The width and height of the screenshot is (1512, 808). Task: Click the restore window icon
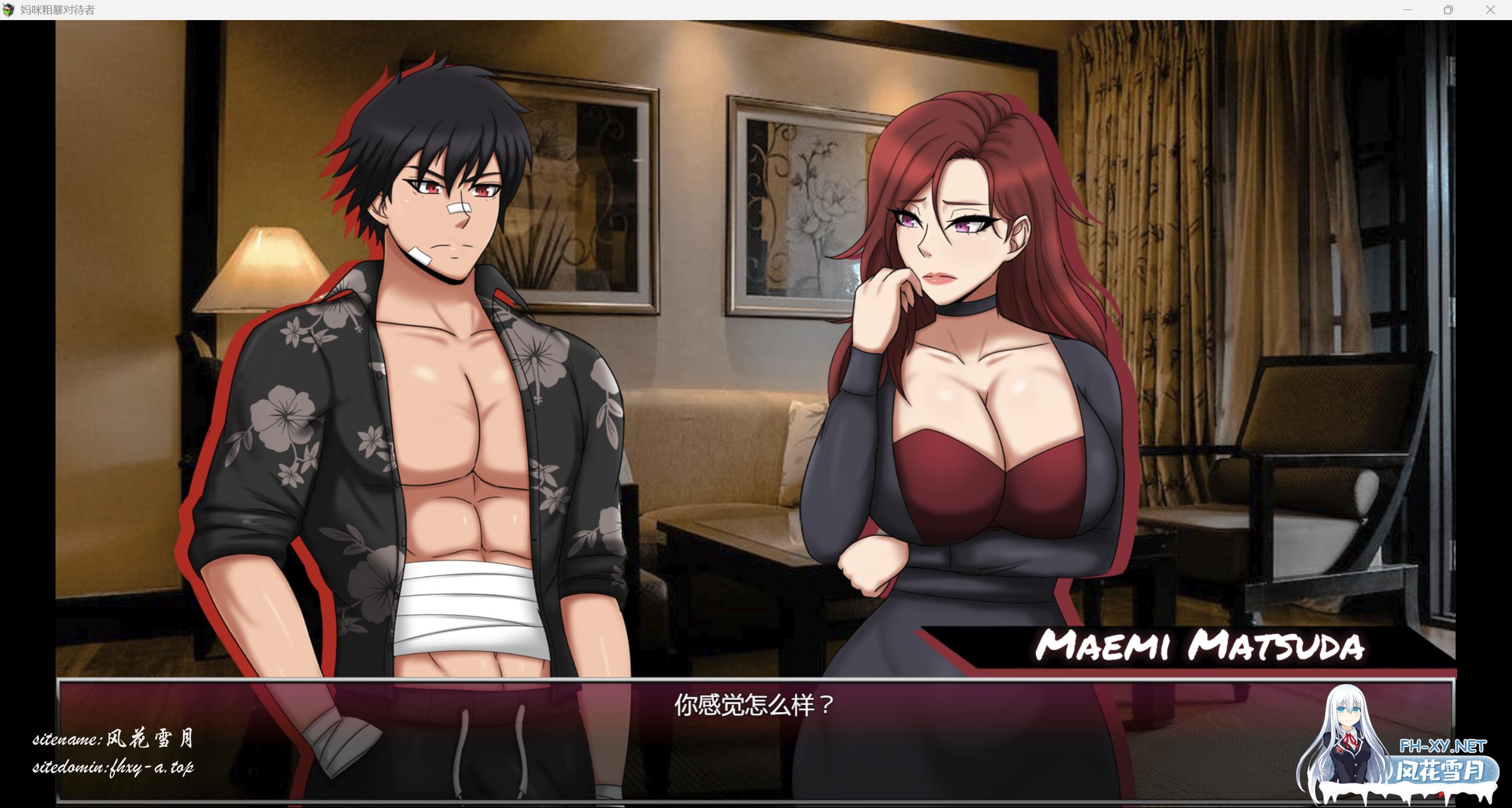click(1448, 9)
